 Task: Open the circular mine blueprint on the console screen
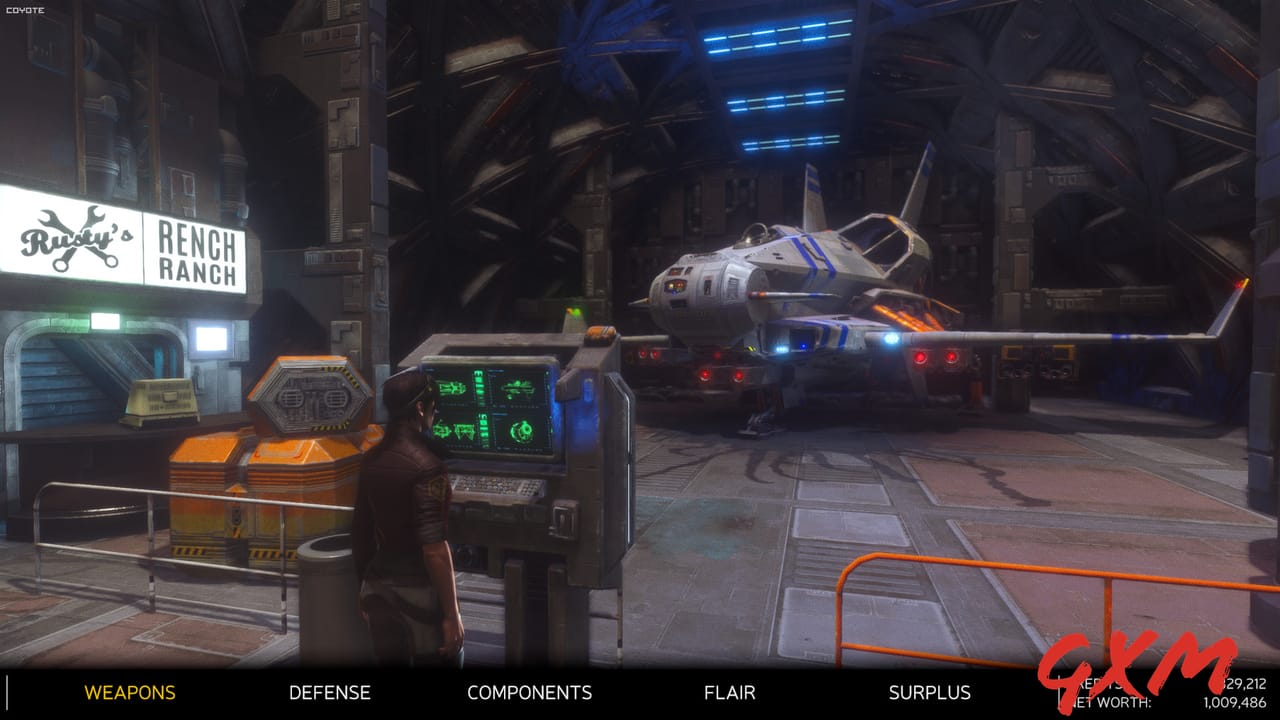522,430
